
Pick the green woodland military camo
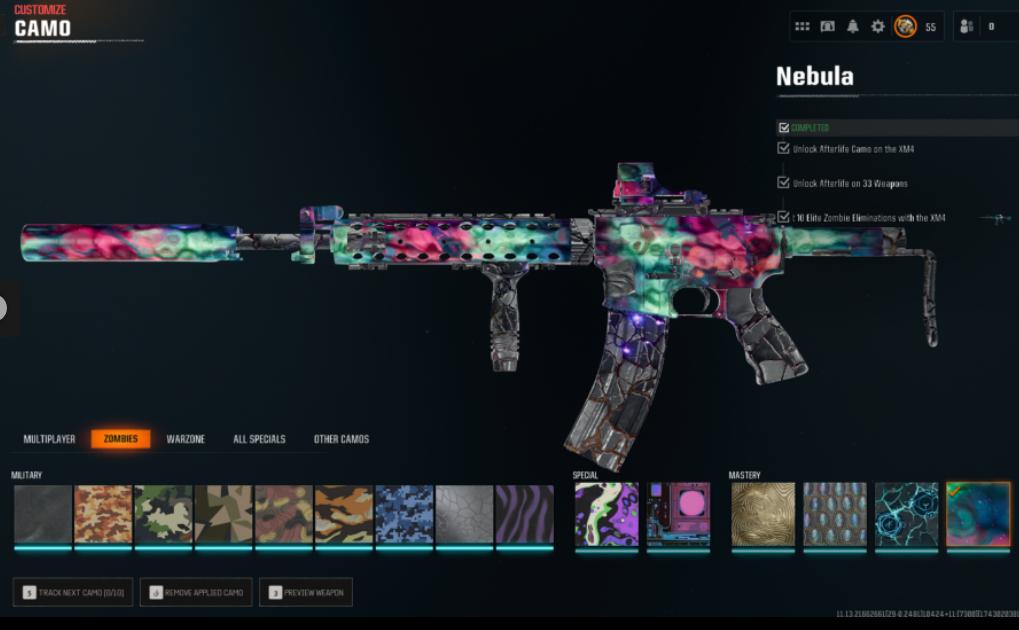163,515
